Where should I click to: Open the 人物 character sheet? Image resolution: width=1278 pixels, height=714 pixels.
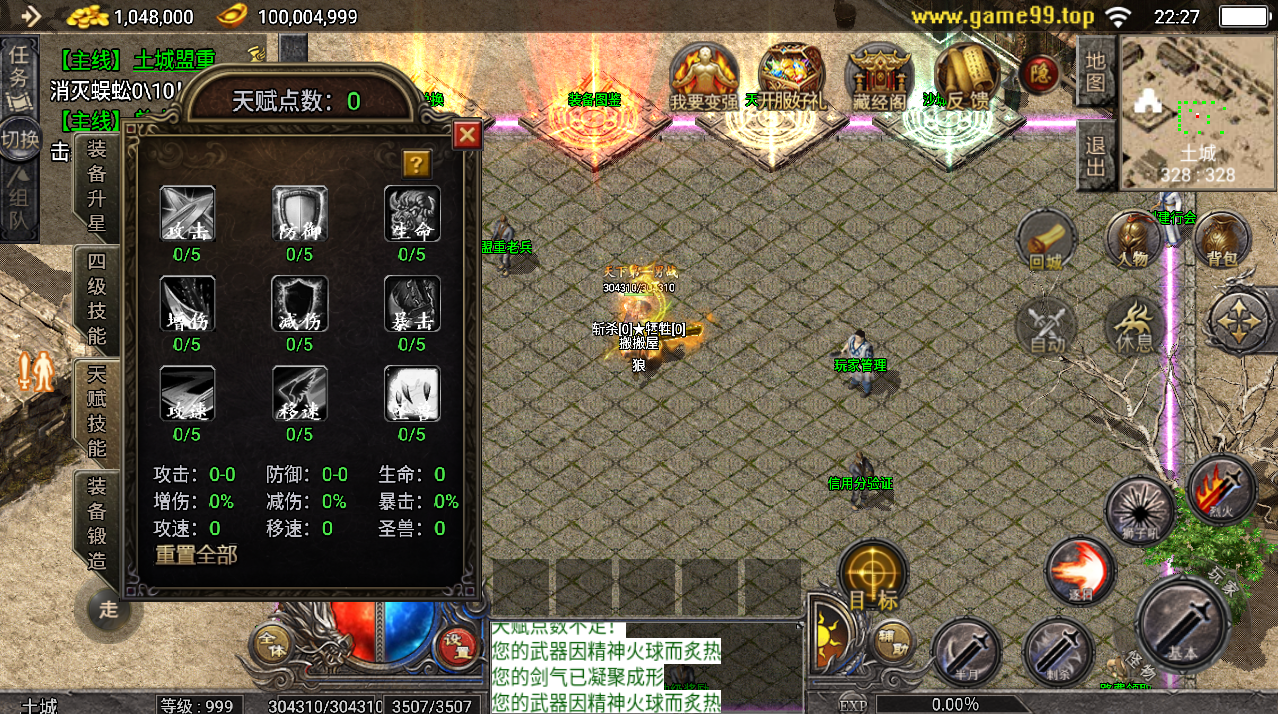point(1133,242)
